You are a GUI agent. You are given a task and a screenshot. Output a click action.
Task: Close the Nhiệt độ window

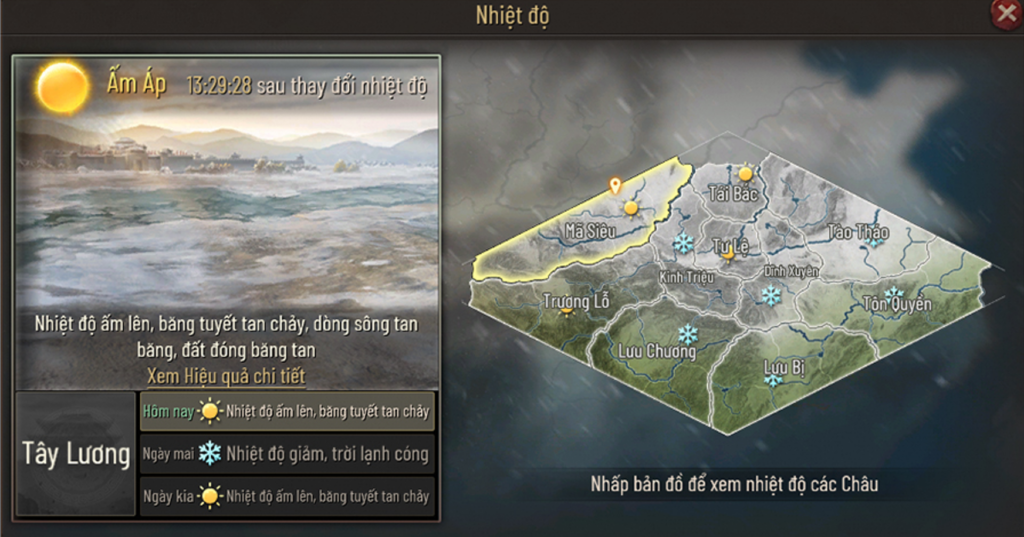[1006, 13]
